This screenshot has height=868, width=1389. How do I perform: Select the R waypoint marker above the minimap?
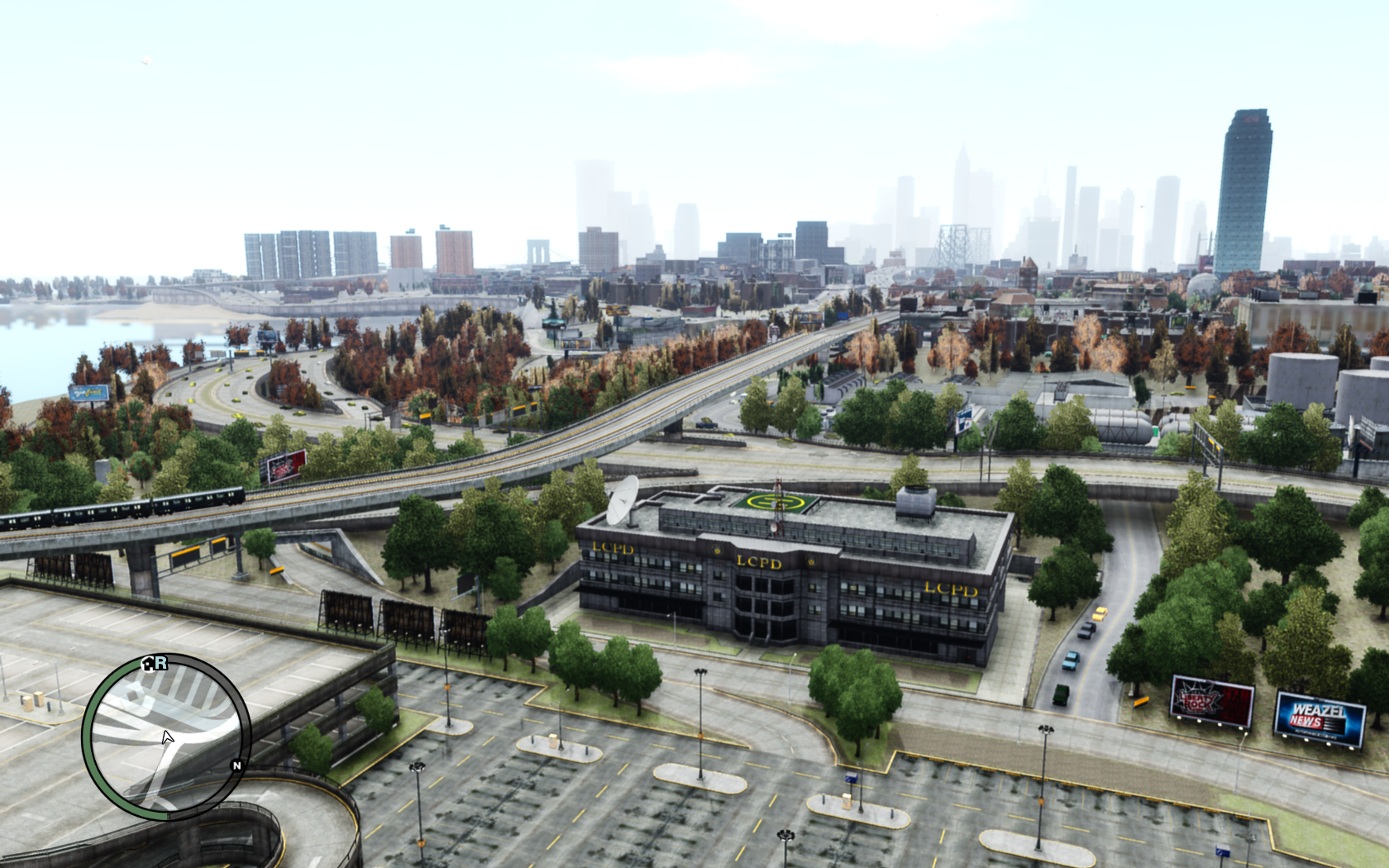pyautogui.click(x=161, y=663)
